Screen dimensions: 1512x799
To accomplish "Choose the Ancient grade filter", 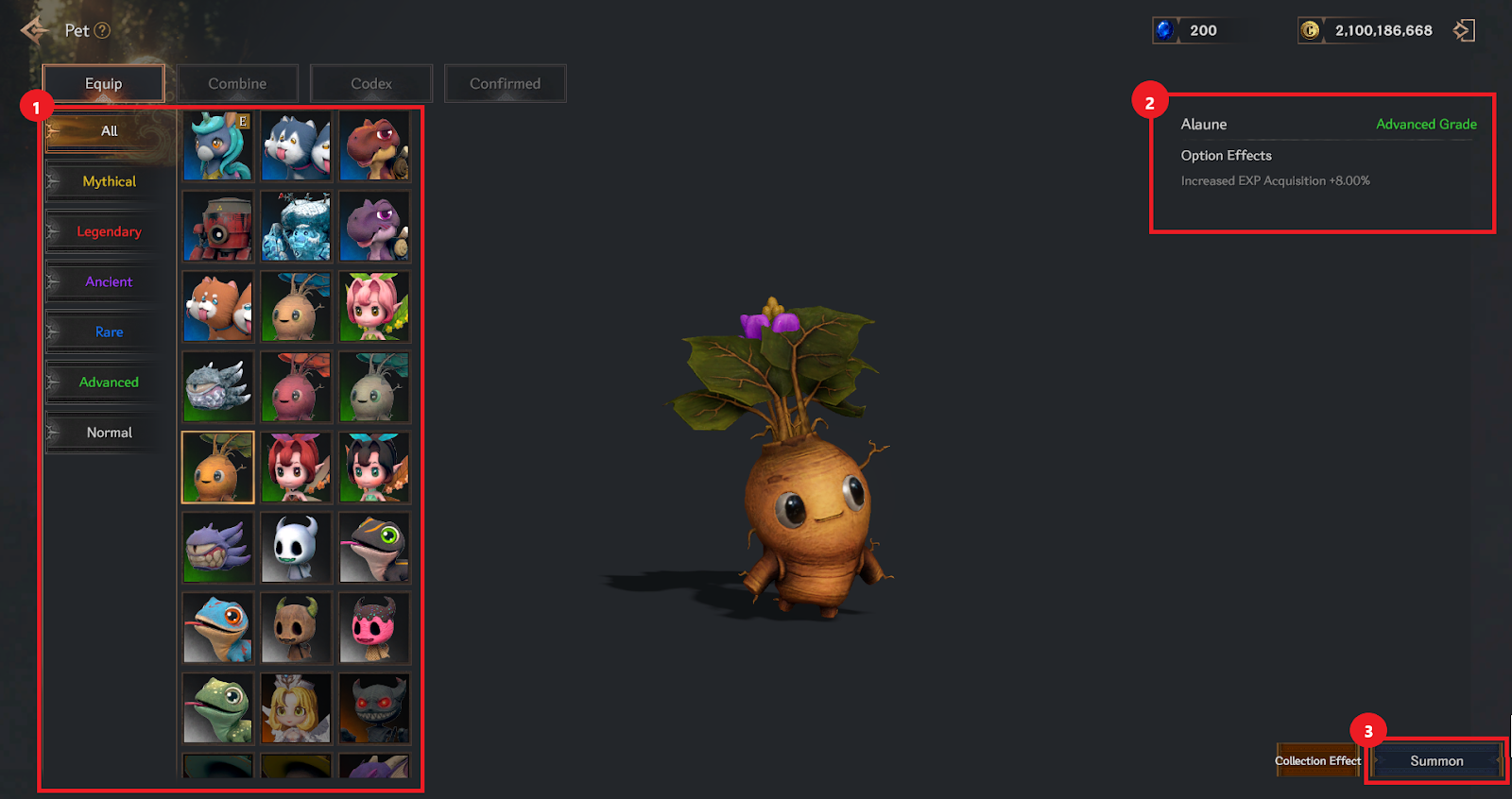I will (109, 281).
